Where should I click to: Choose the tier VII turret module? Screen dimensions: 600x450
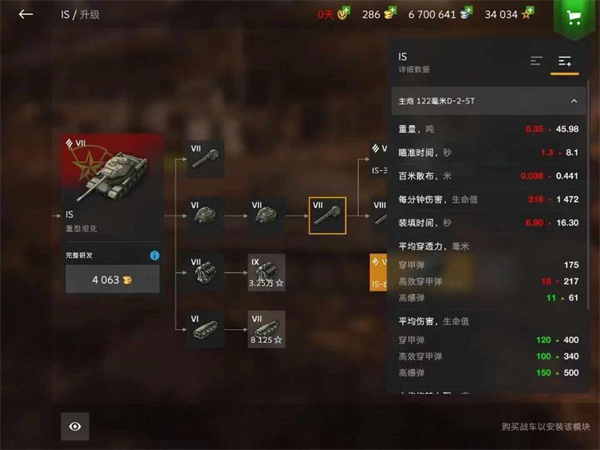(266, 215)
